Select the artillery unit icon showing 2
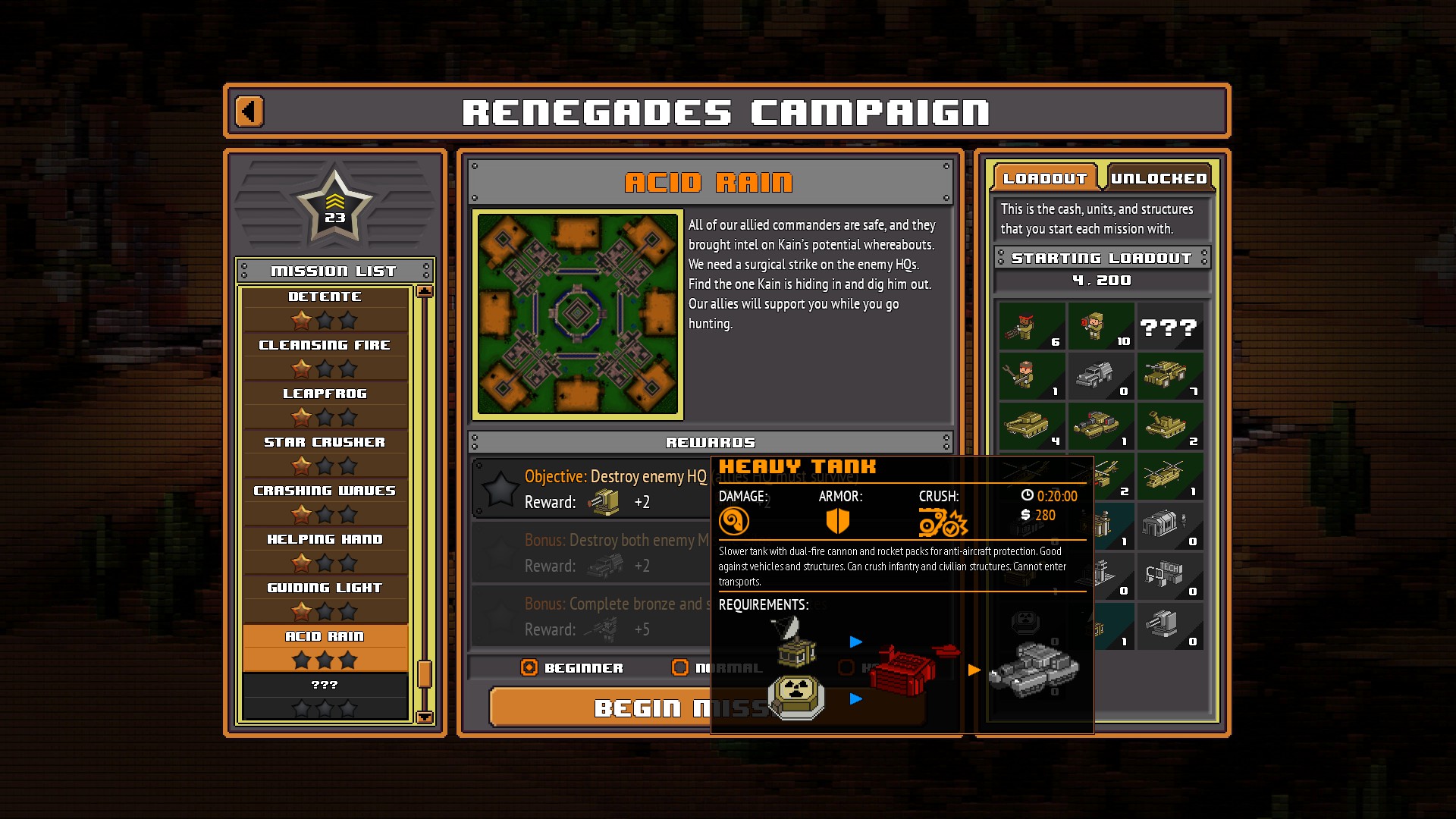Viewport: 1456px width, 819px height. tap(1169, 427)
